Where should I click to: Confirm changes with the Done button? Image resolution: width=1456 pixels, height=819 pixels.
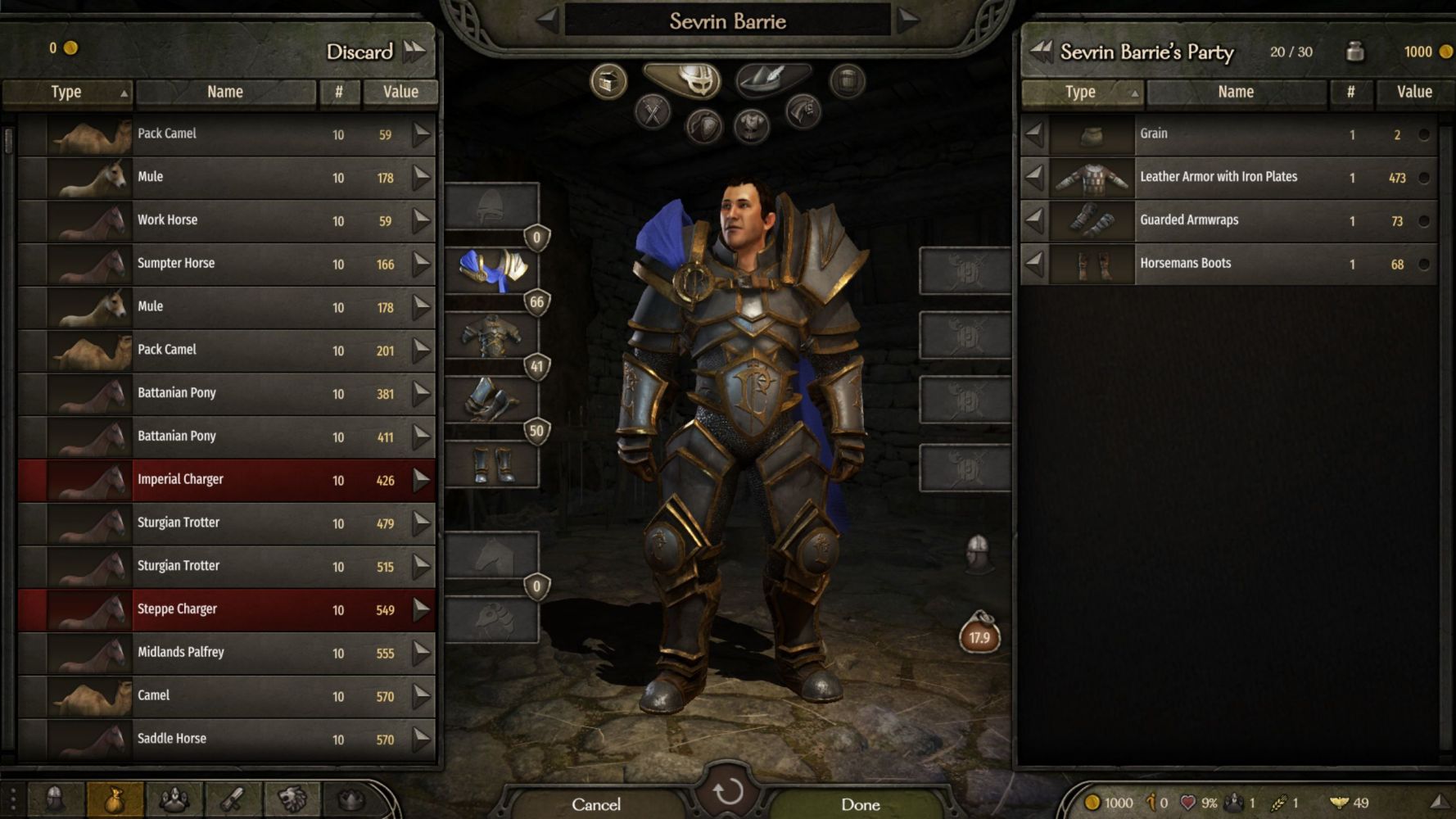tap(860, 804)
